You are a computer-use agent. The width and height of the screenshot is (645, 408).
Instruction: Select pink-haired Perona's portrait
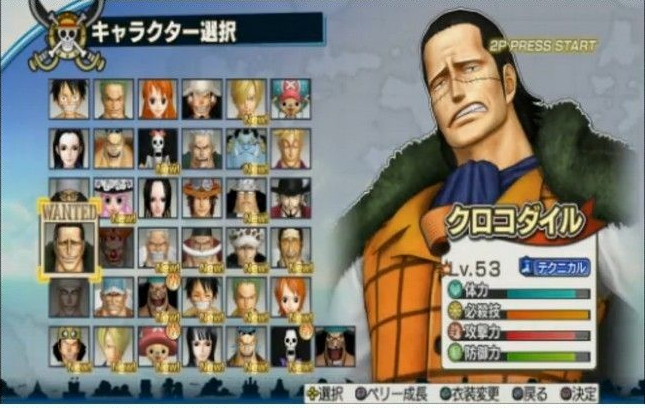coord(113,197)
